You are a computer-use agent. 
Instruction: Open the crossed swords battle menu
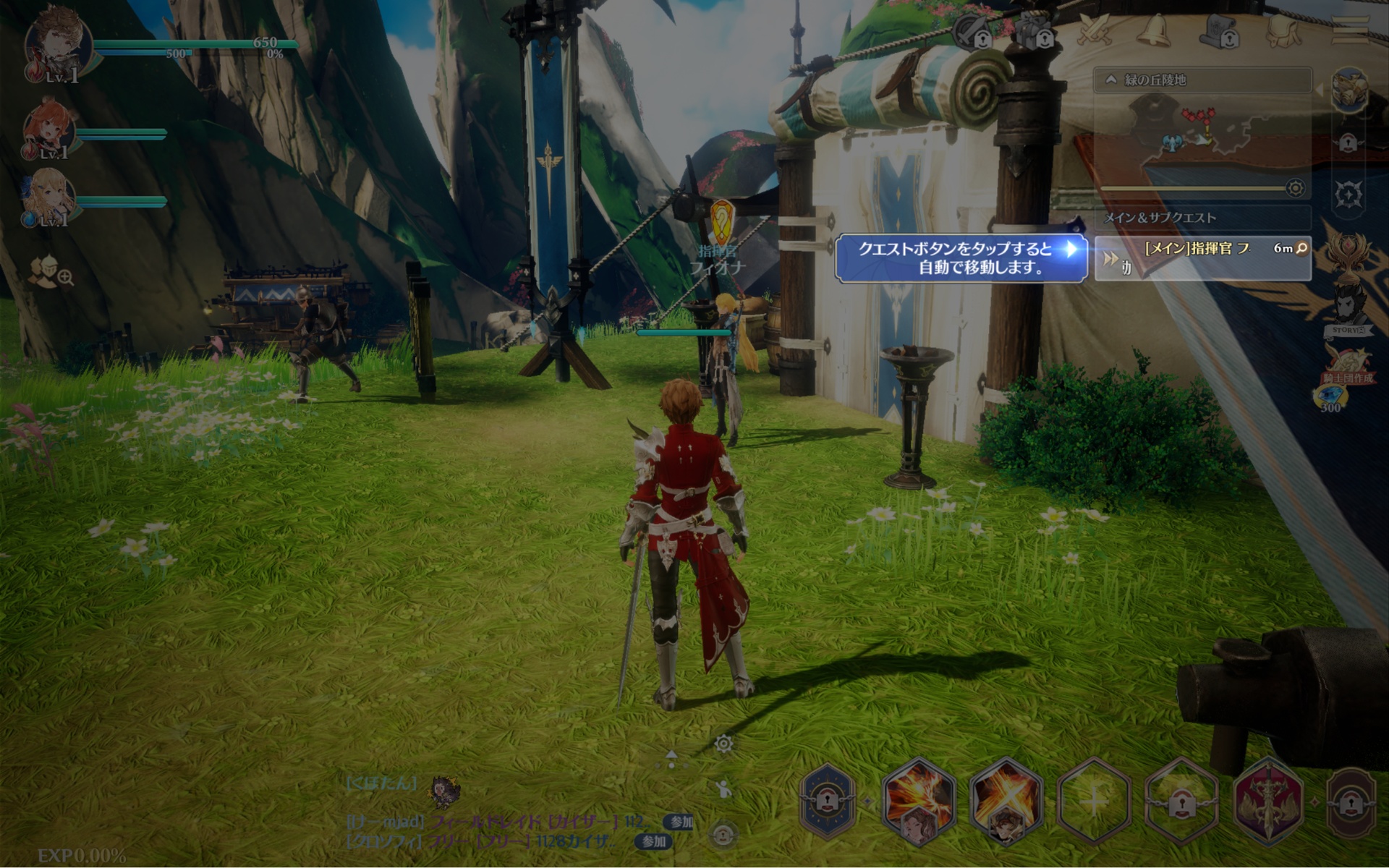point(1095,30)
